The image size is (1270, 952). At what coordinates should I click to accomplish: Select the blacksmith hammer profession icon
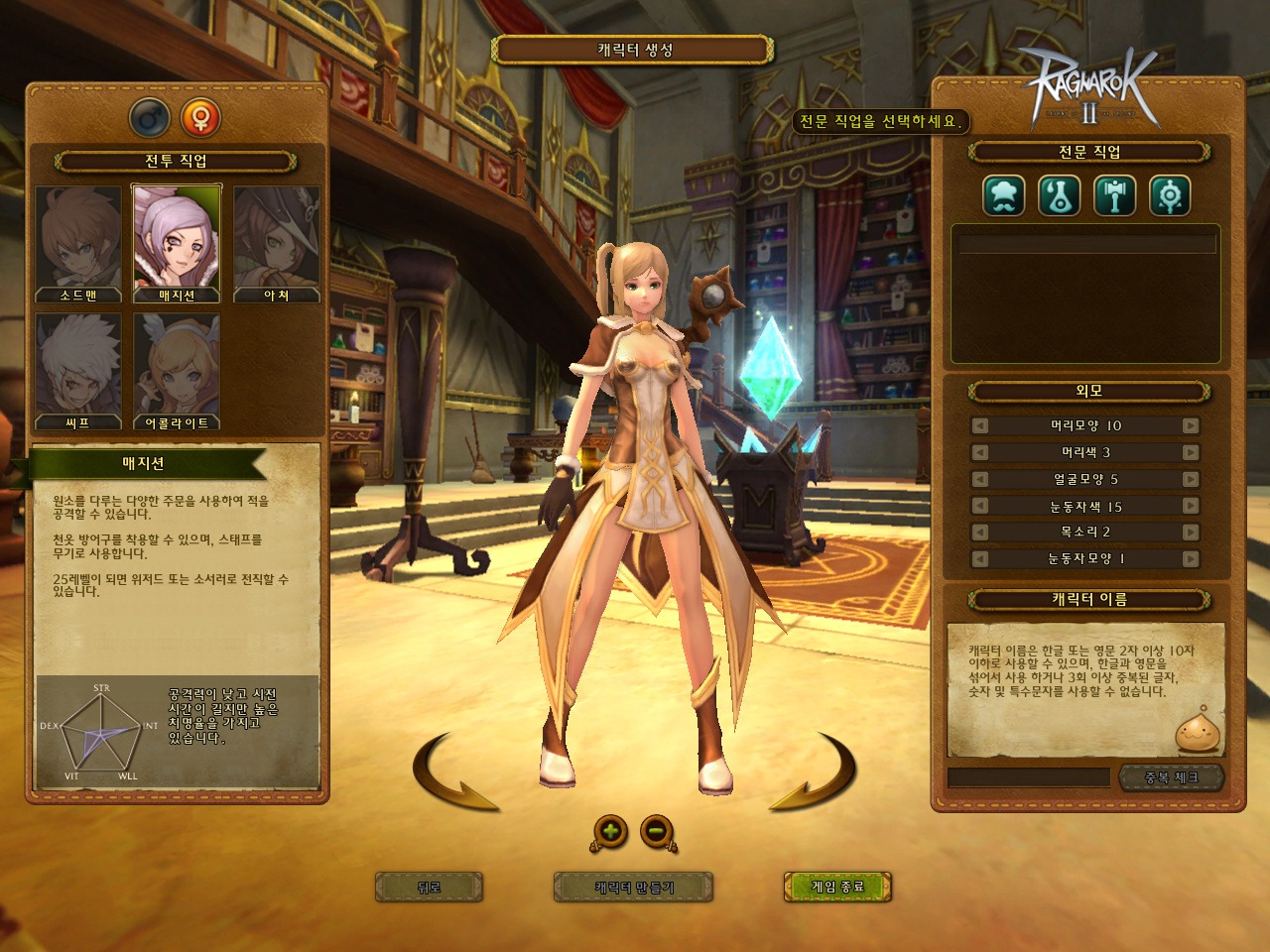click(x=1114, y=195)
